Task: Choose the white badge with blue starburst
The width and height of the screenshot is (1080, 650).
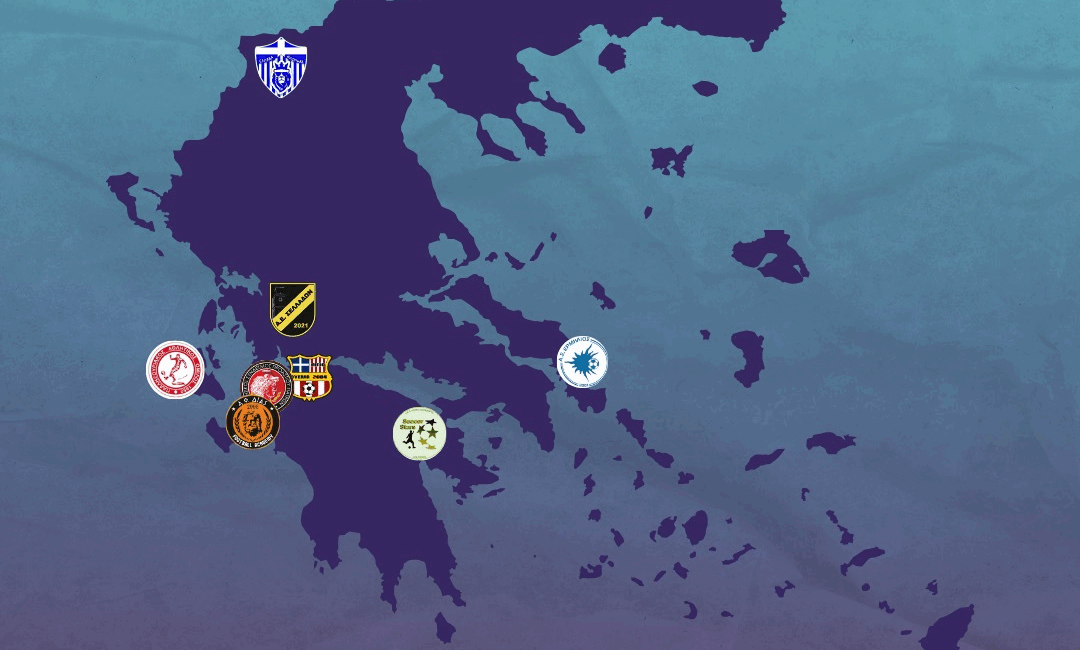Action: [582, 362]
